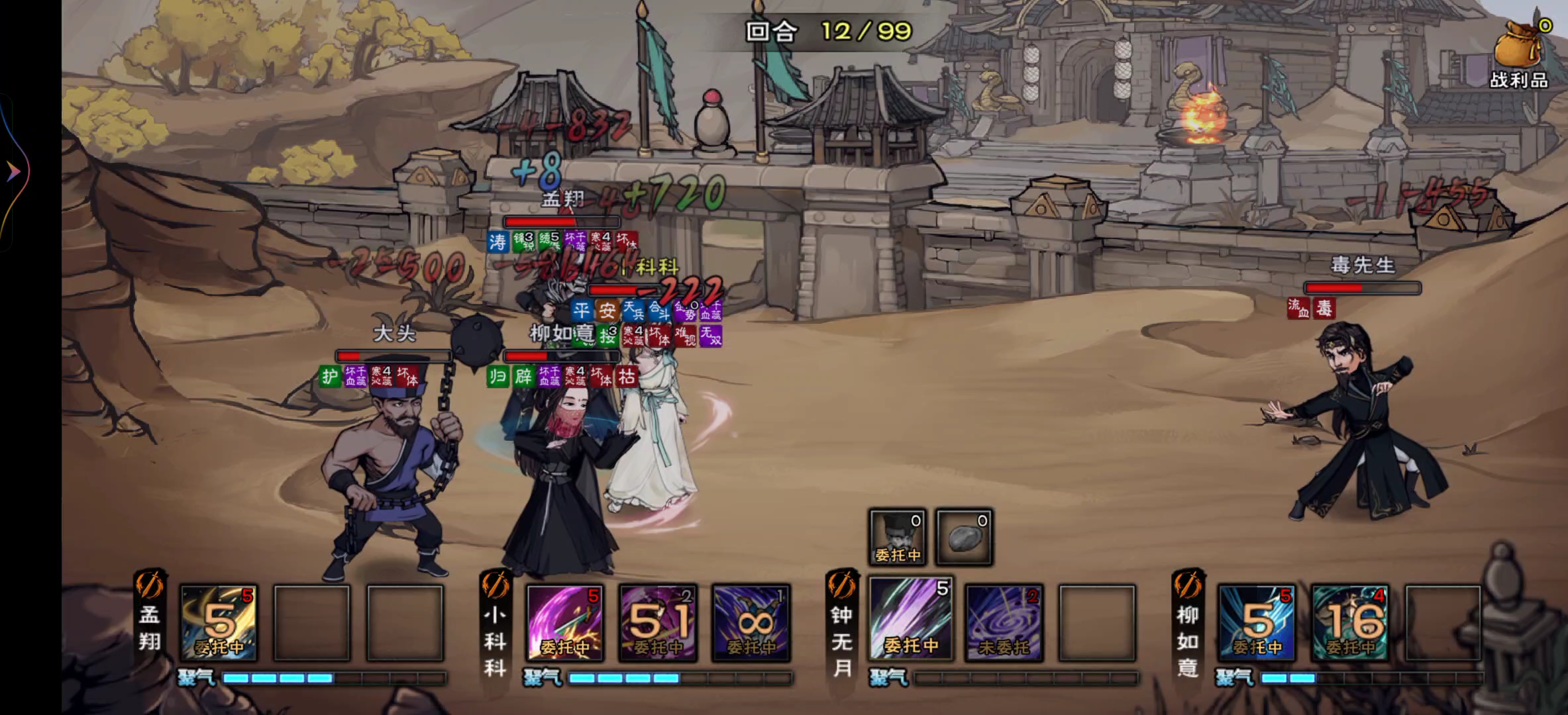Select 小科科's skill showing 51 cooldown
This screenshot has height=715, width=1568.
point(658,622)
